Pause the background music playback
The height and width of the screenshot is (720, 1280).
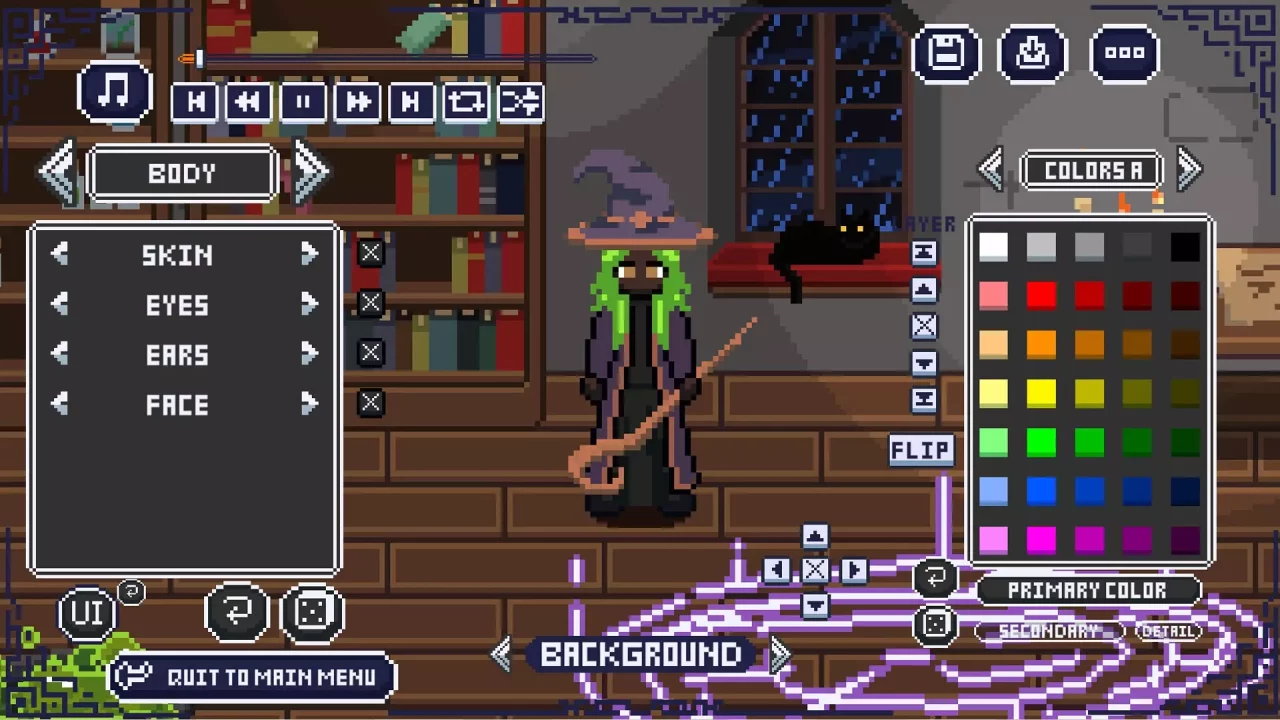pyautogui.click(x=303, y=101)
